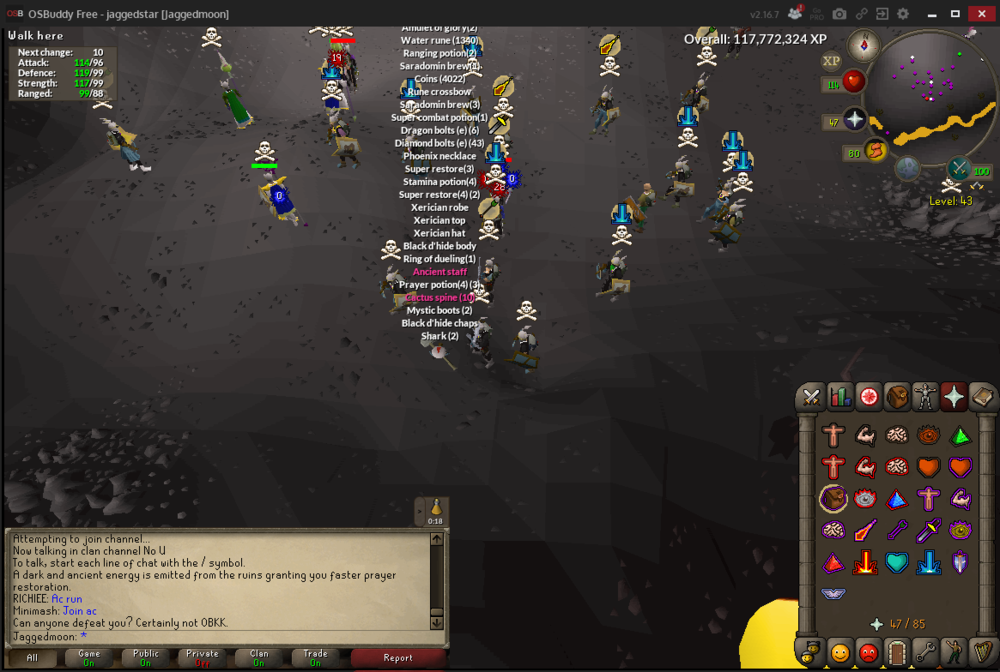1000x672 pixels.
Task: Toggle run with the energy orb
Action: tap(877, 152)
